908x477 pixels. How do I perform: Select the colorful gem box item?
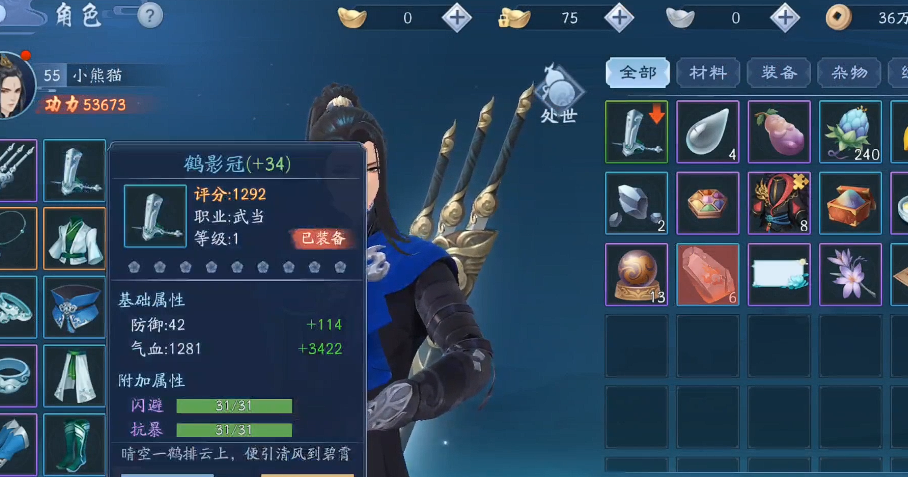coord(708,203)
